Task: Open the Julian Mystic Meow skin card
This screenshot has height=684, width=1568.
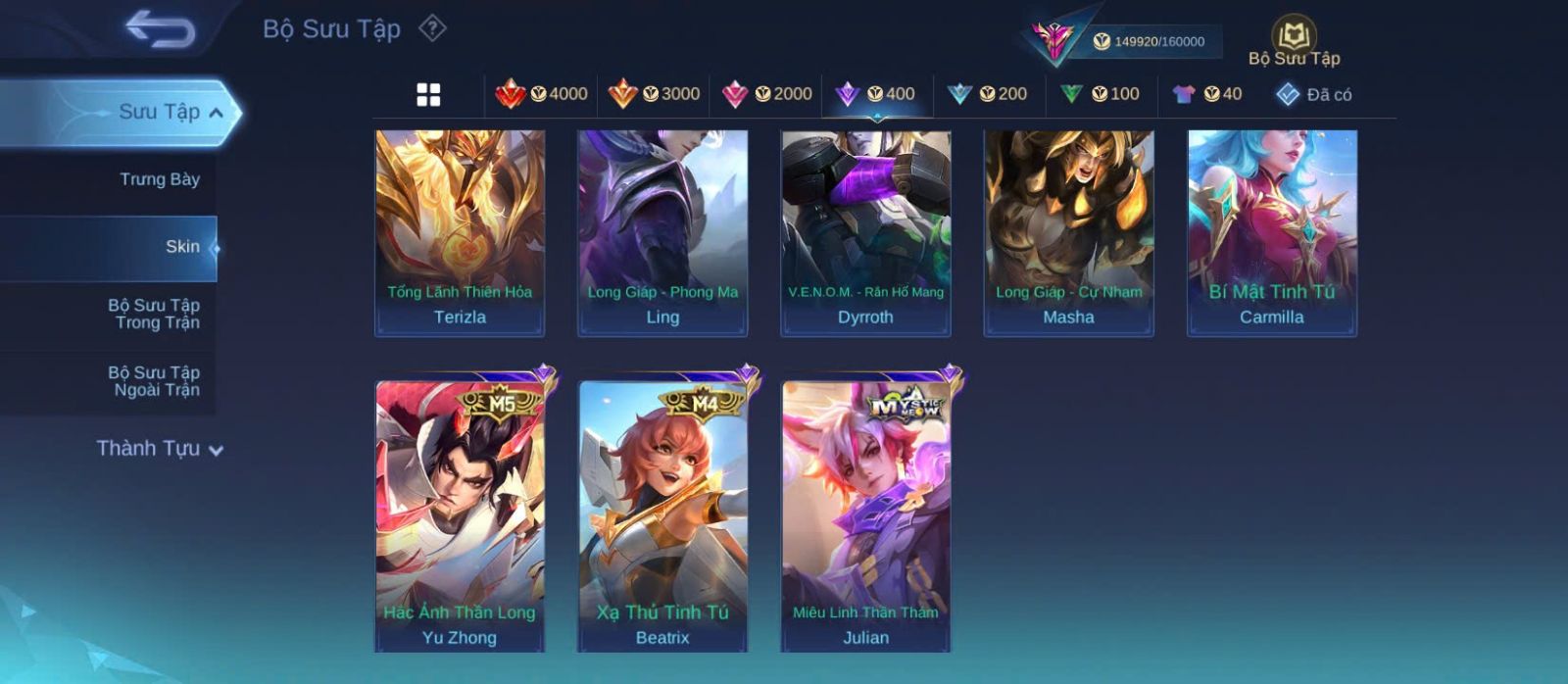Action: [865, 515]
